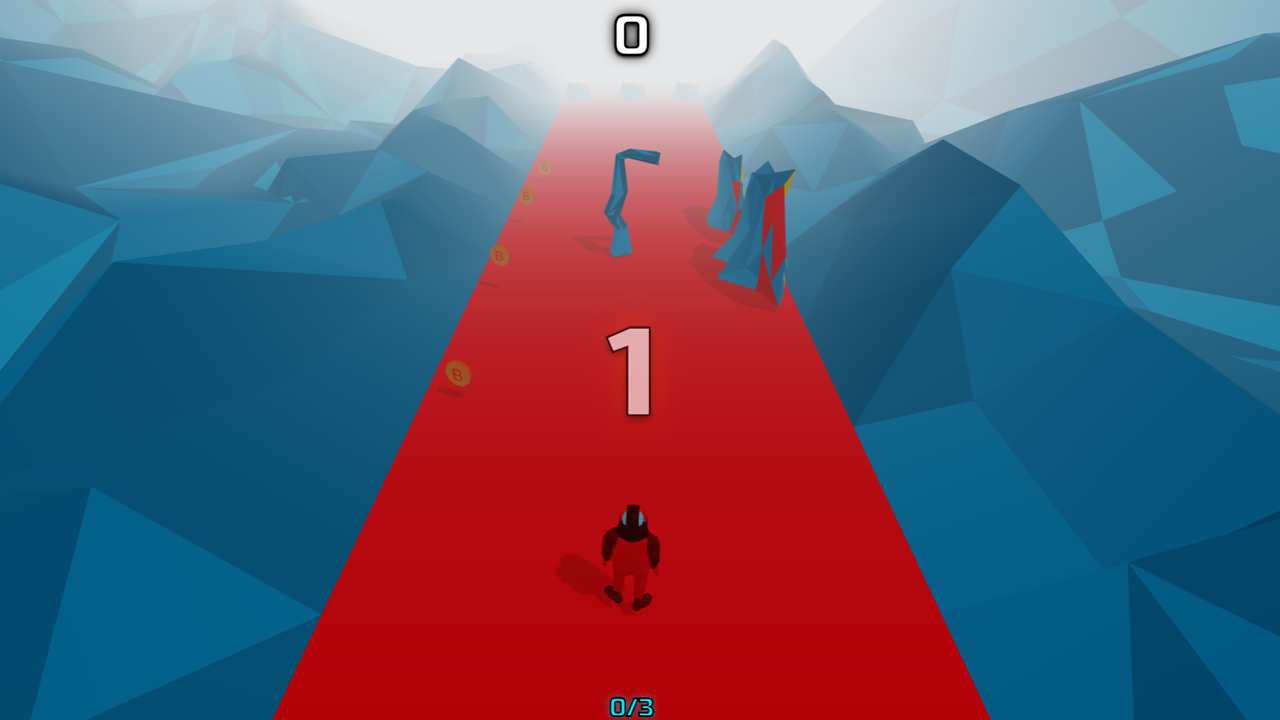
Task: Click the small yellow edge on the iceberg
Action: 789,185
